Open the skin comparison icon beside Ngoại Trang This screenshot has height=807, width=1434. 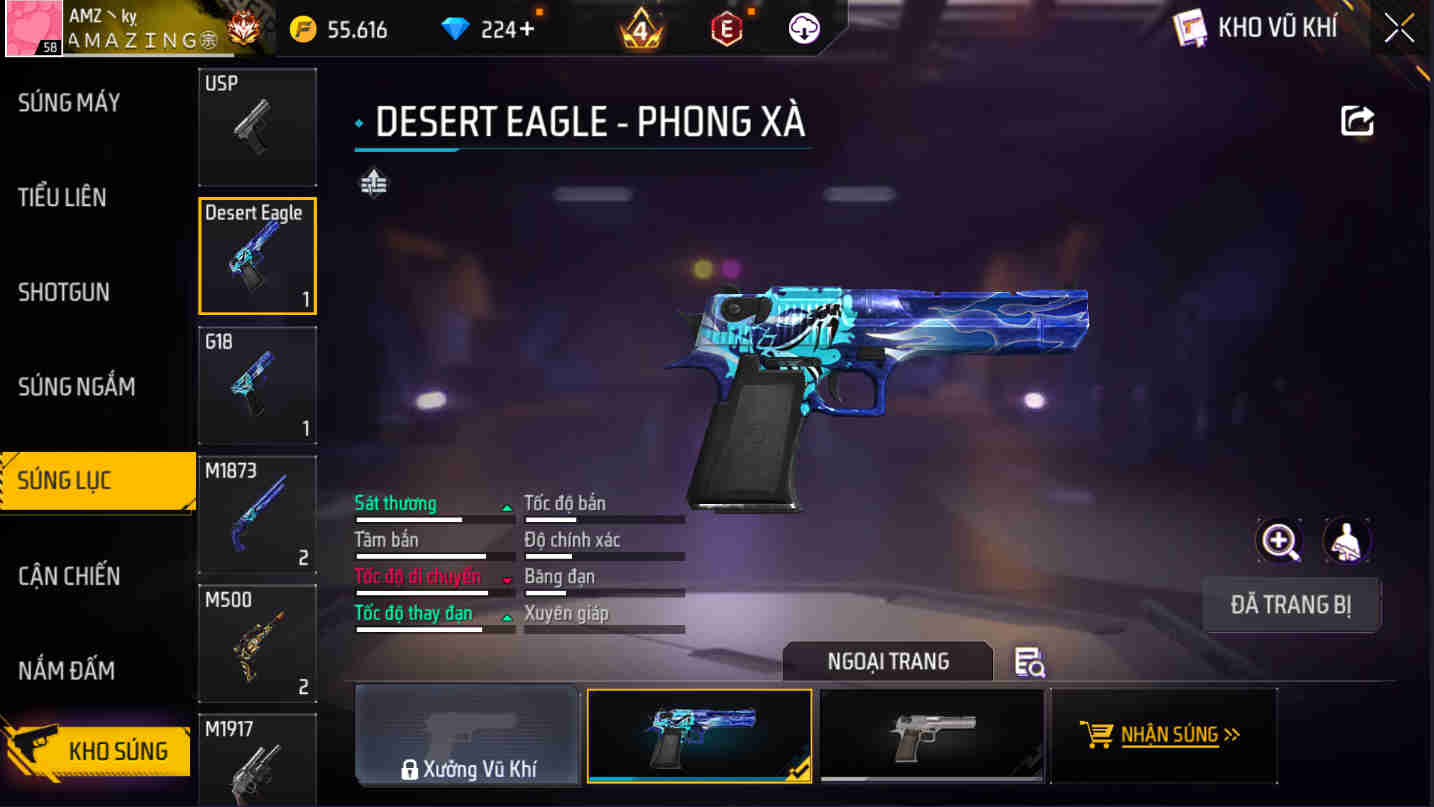[1029, 662]
